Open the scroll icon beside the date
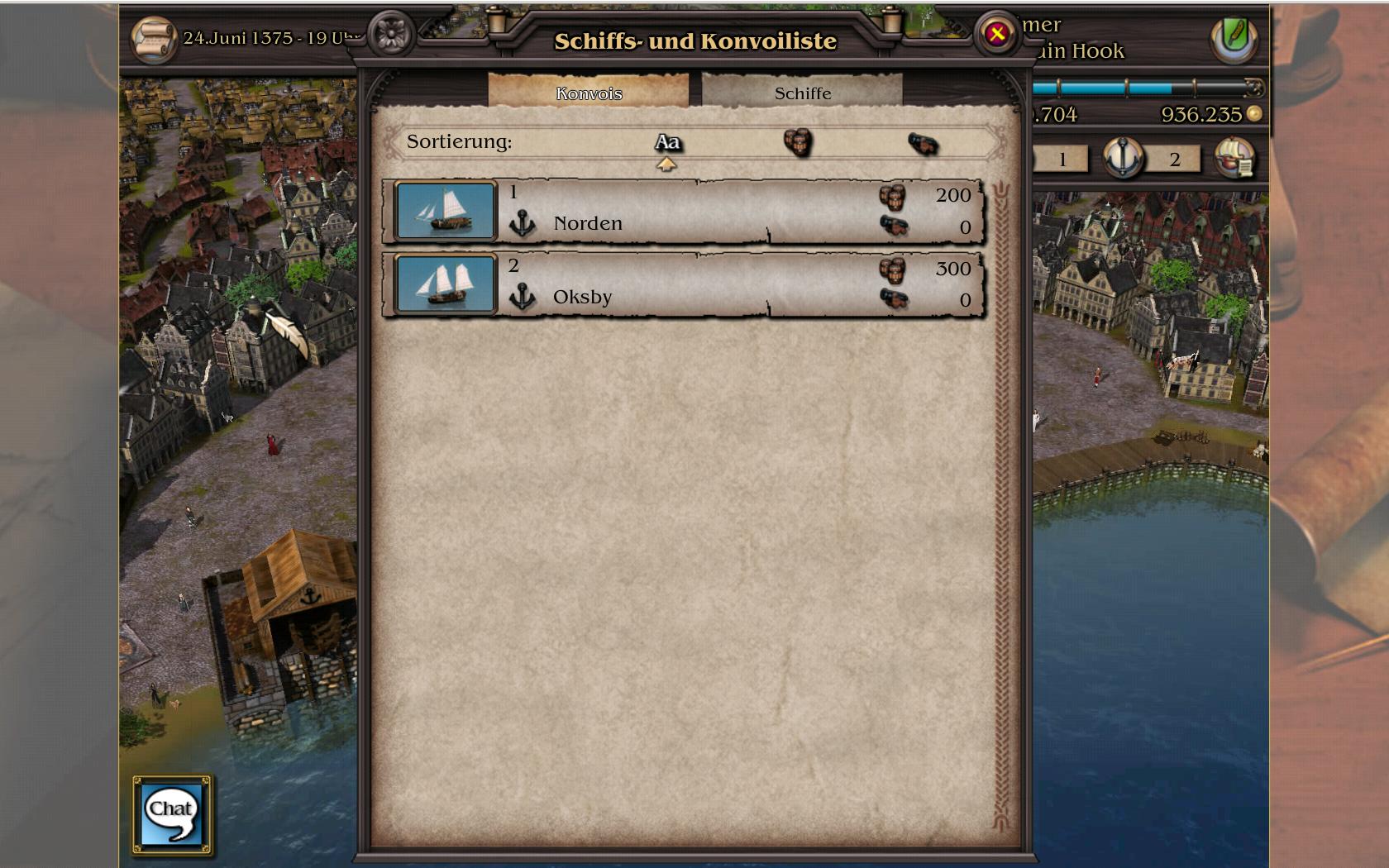 pyautogui.click(x=154, y=39)
